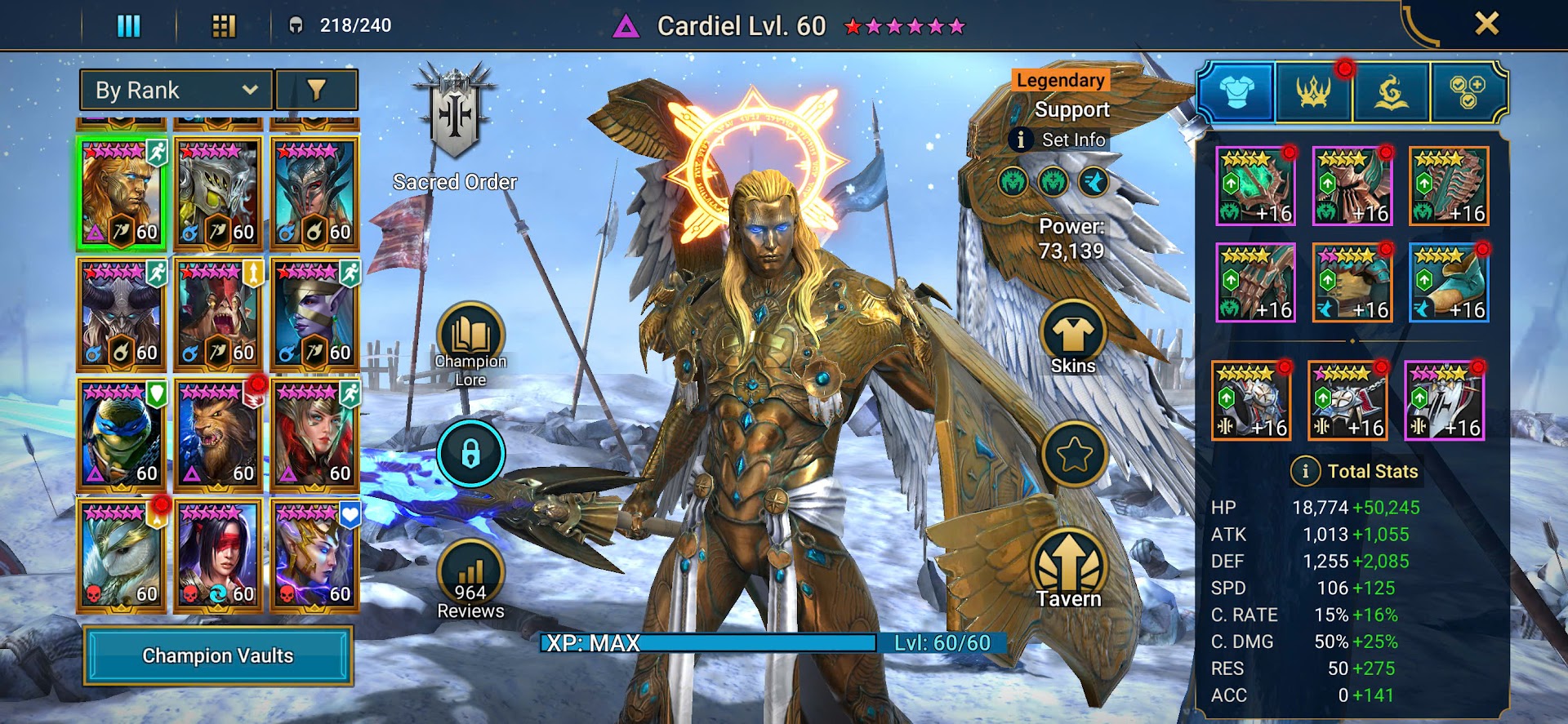Switch to the crown skills tab

coord(1313,92)
